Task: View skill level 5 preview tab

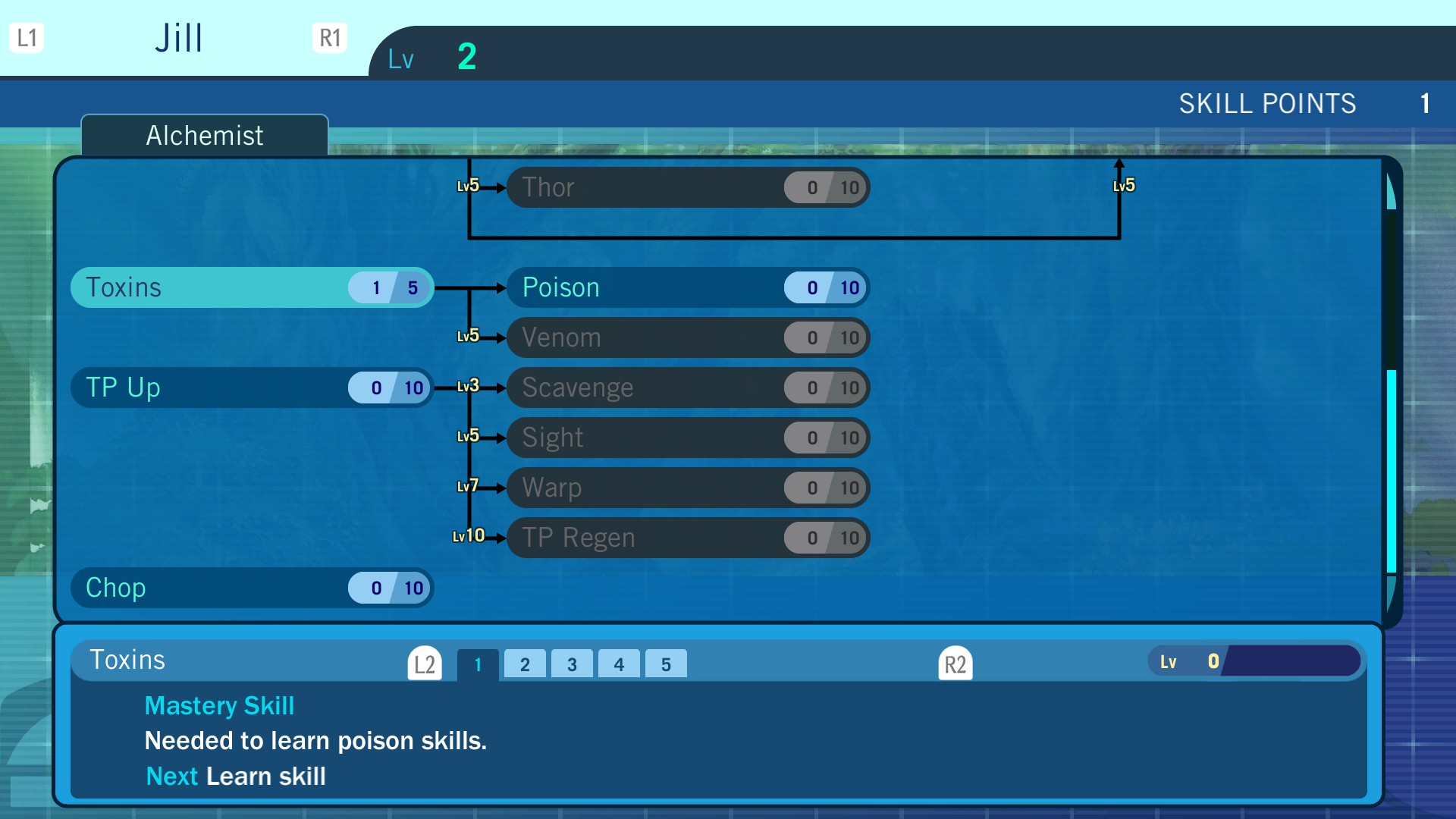Action: (x=666, y=664)
